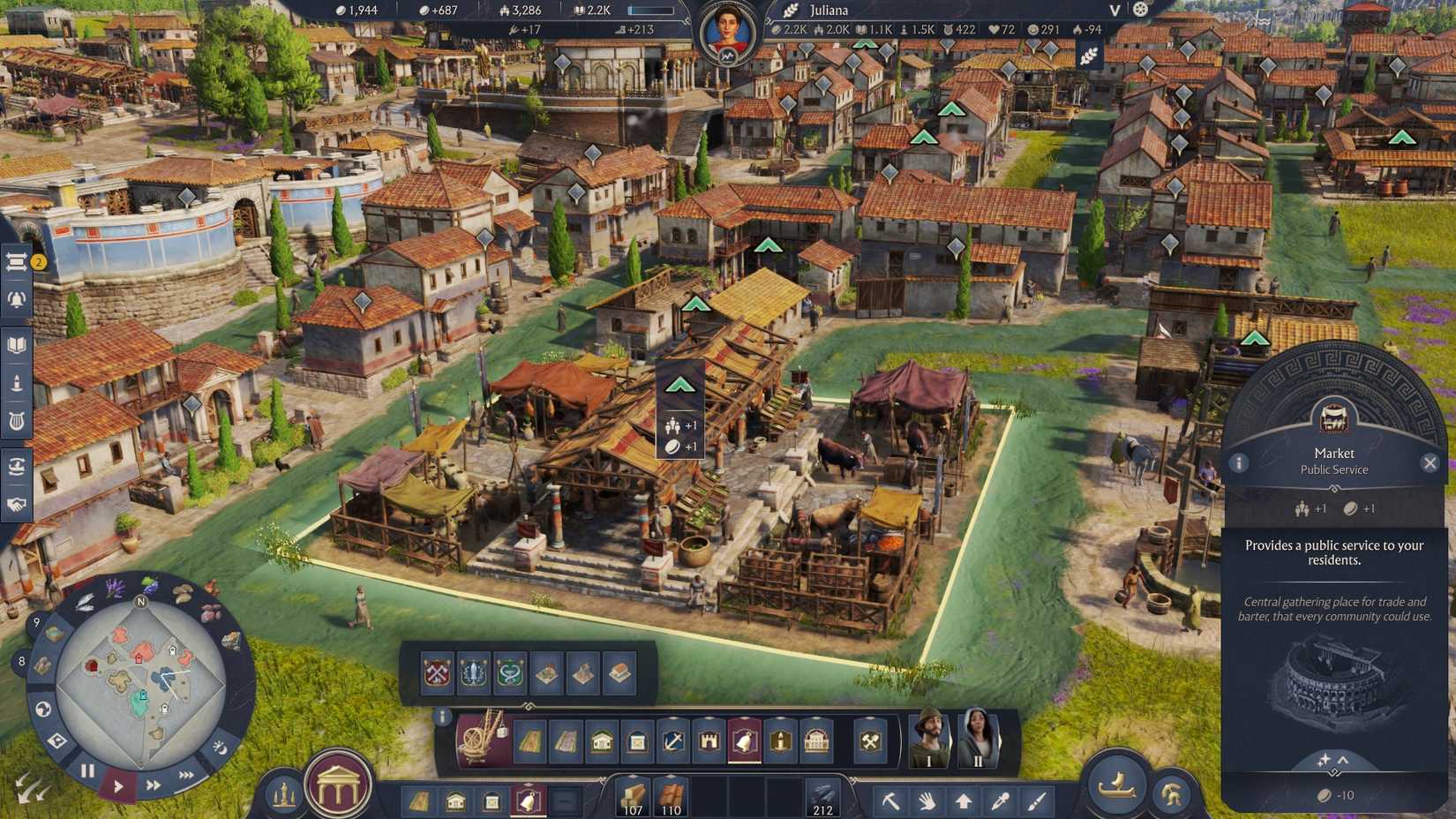Select the upgrade arrow tool
Image resolution: width=1456 pixels, height=819 pixels.
point(964,800)
